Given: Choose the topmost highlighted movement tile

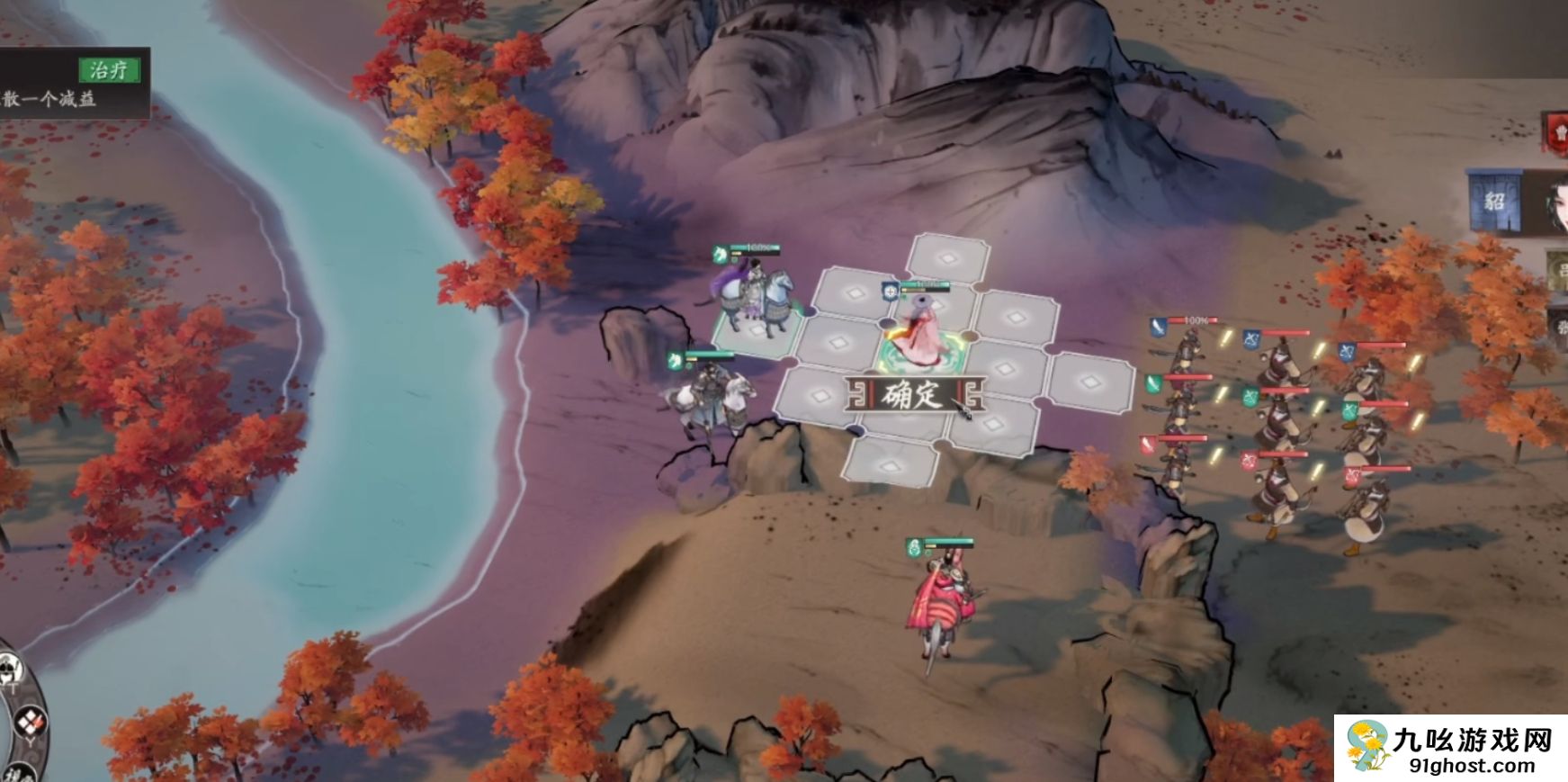Looking at the screenshot, I should point(946,258).
